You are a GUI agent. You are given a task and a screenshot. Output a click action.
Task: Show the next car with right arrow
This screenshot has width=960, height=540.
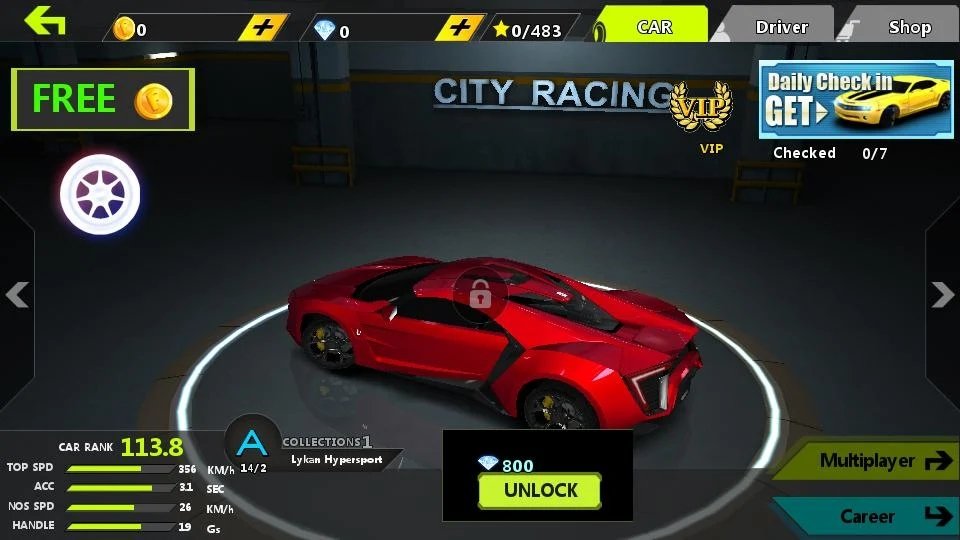(x=942, y=294)
